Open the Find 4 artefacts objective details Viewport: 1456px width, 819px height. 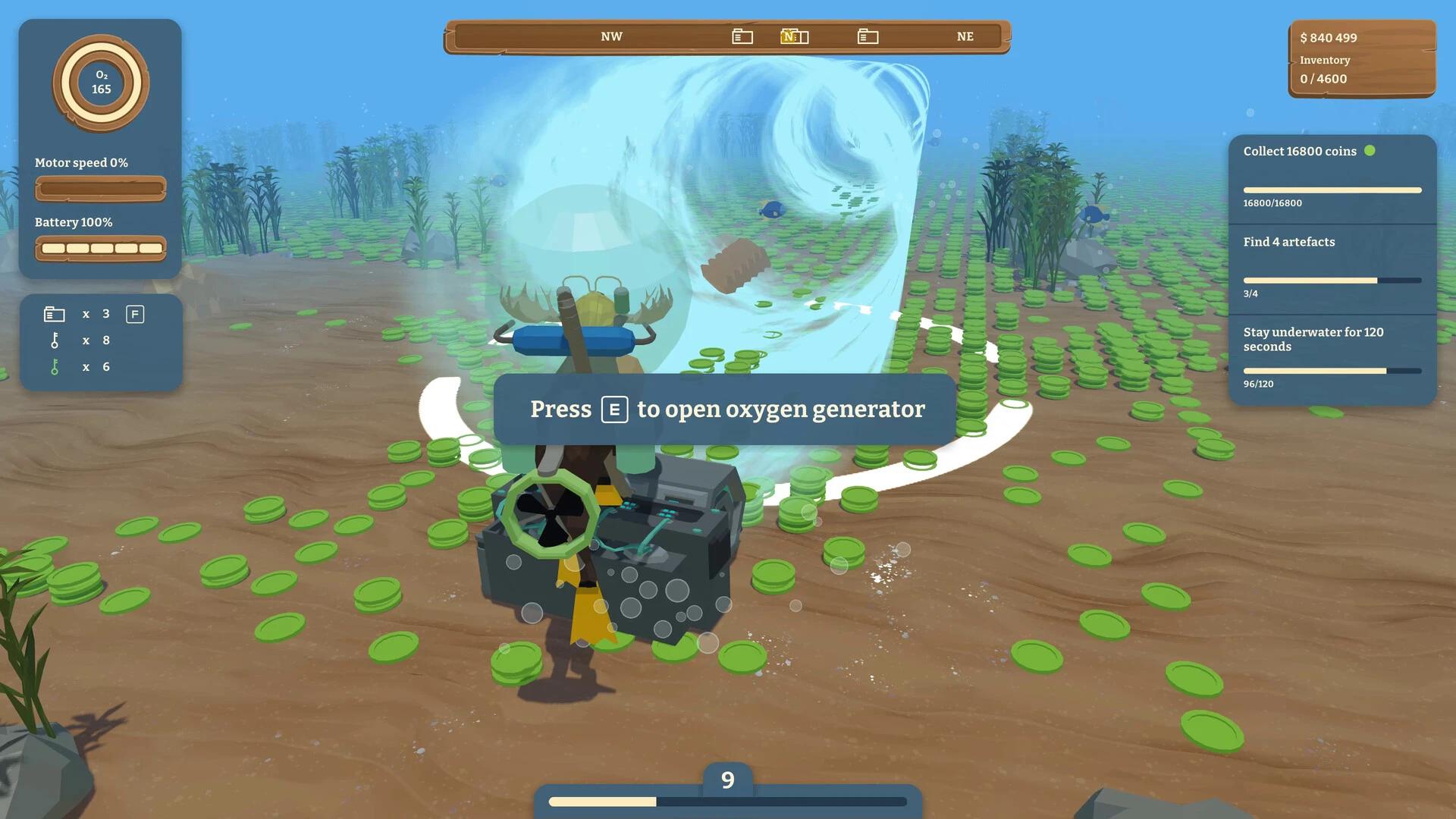(x=1288, y=242)
